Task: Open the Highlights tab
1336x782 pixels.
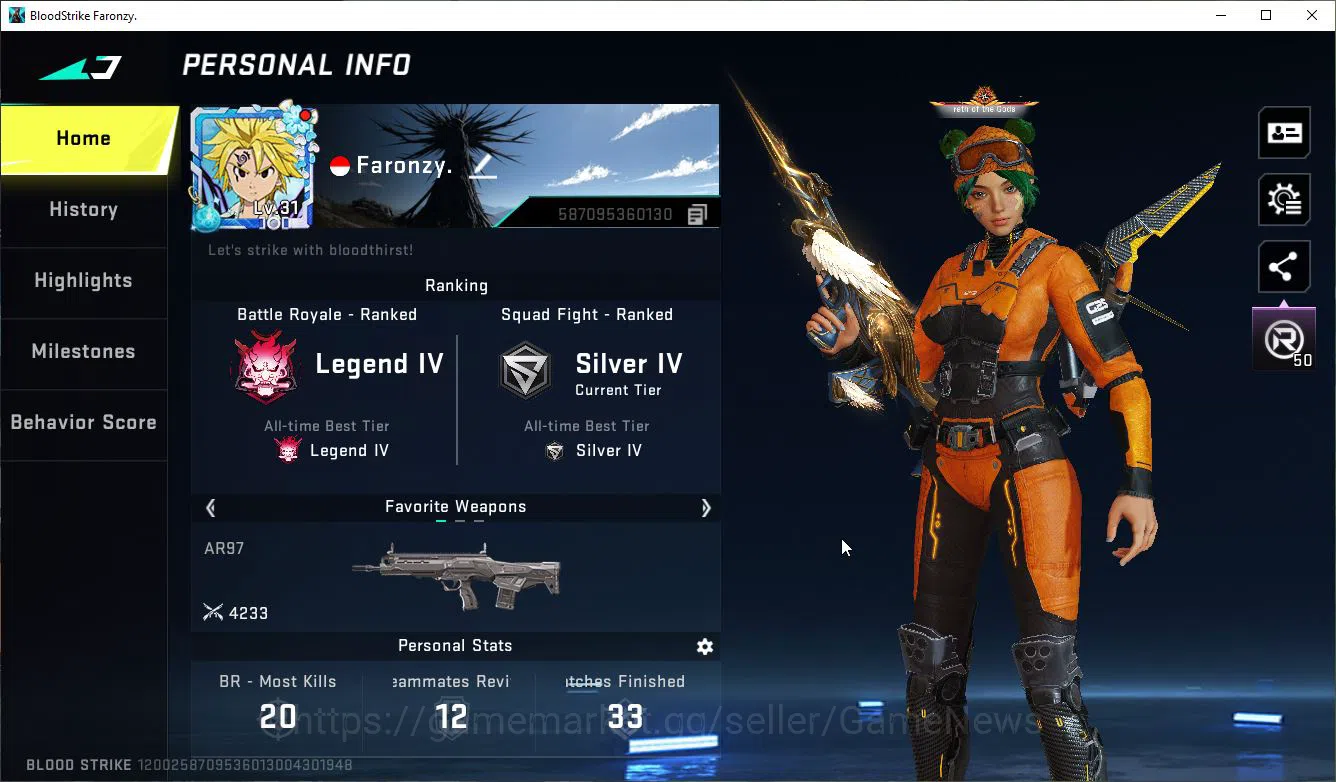Action: (84, 281)
